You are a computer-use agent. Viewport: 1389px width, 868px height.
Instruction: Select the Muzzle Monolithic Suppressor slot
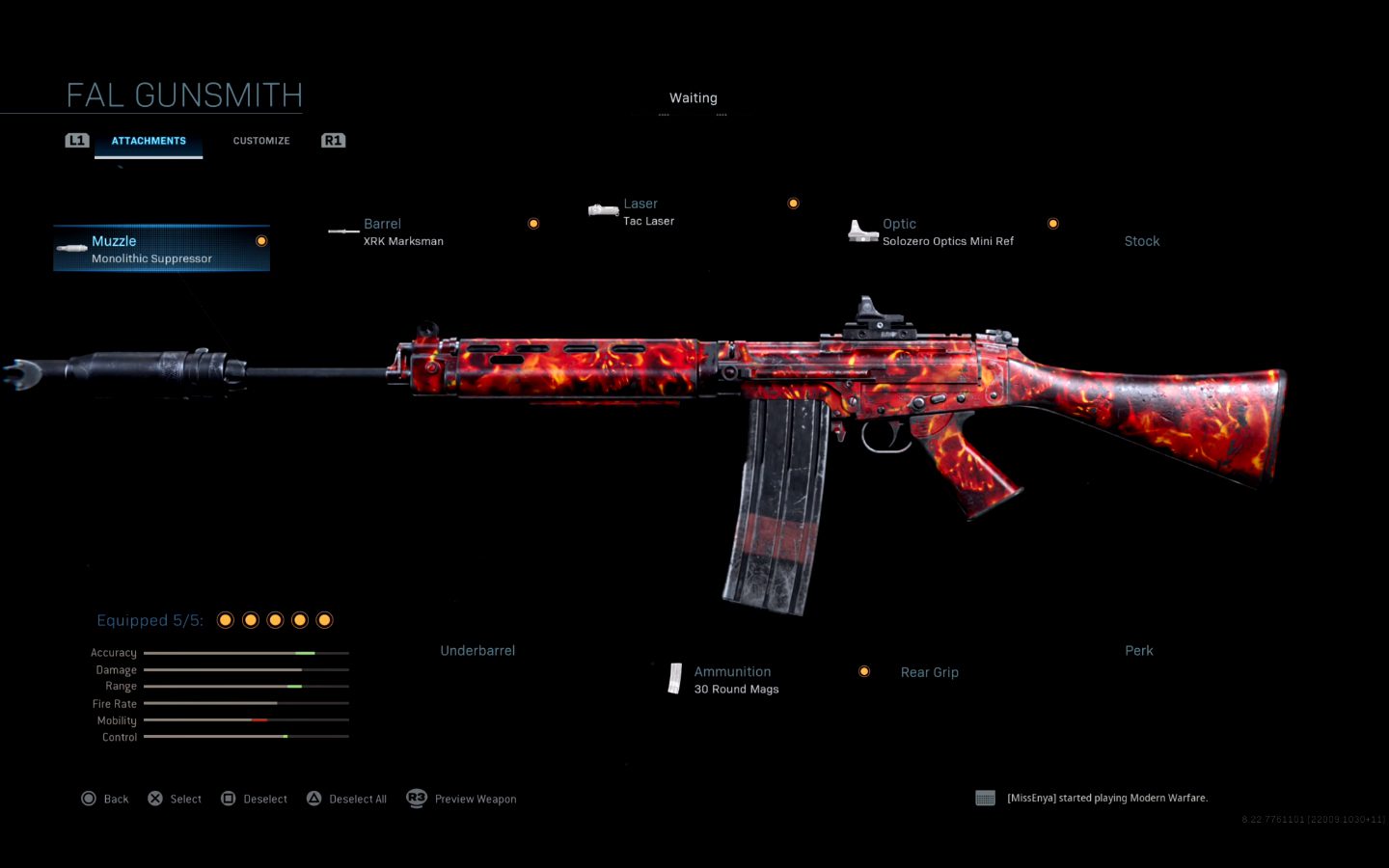tap(161, 249)
